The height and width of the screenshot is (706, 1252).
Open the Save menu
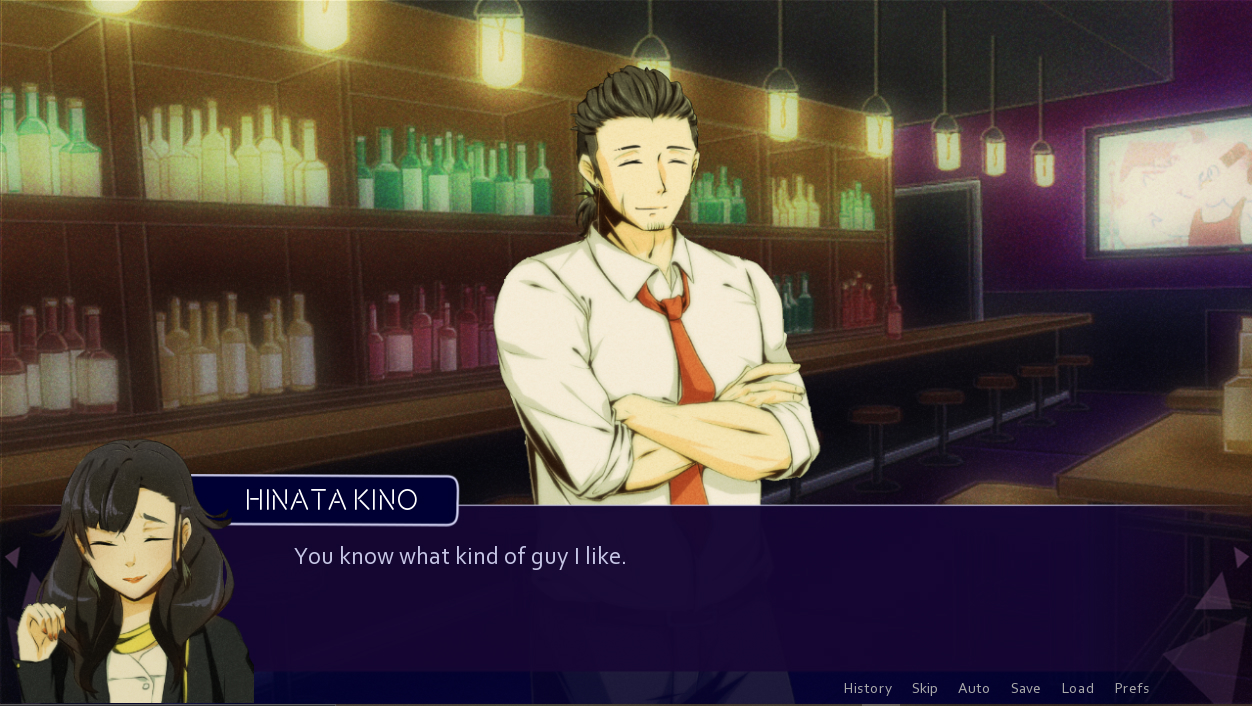tap(1025, 688)
